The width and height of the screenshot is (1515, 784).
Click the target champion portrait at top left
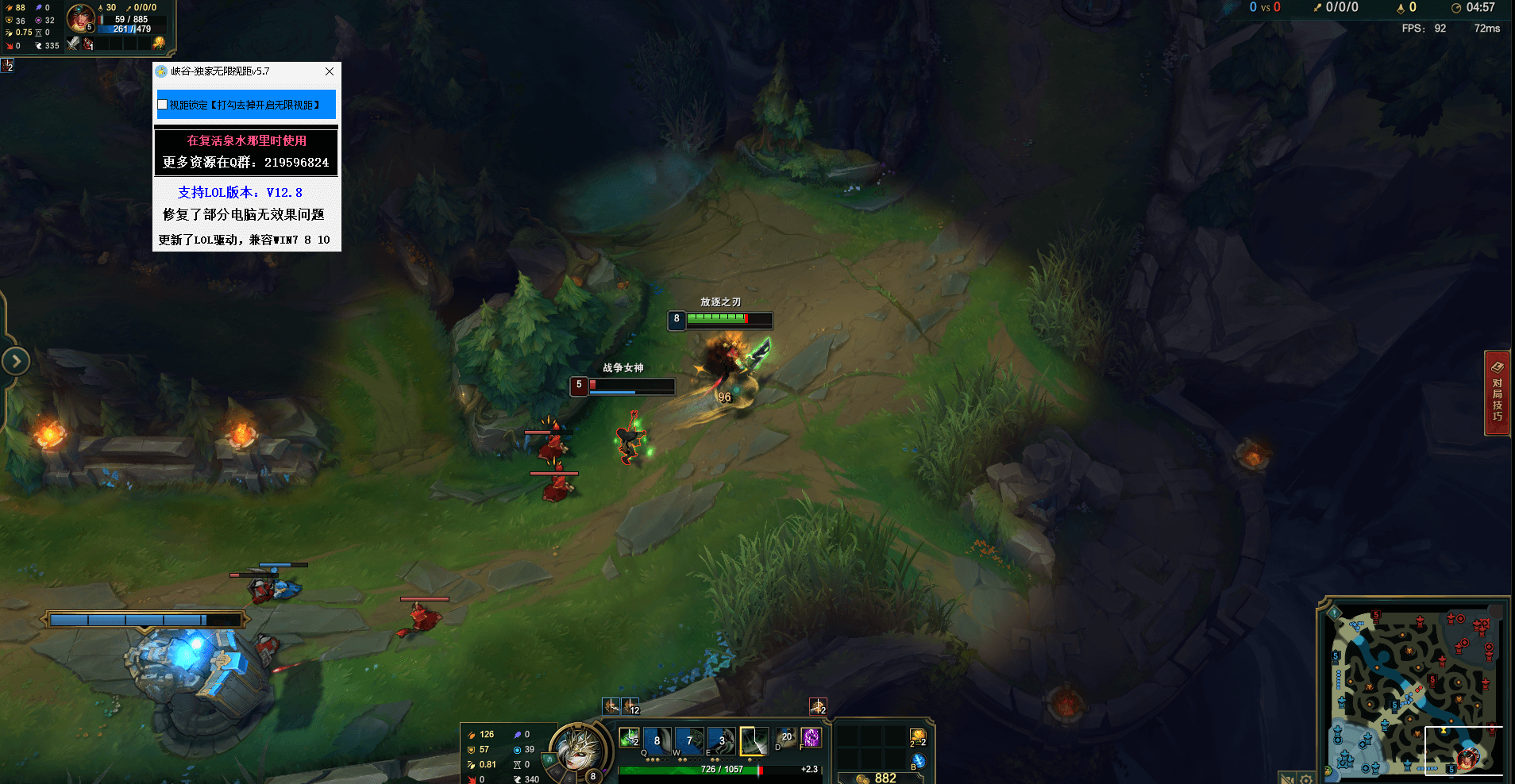coord(79,17)
